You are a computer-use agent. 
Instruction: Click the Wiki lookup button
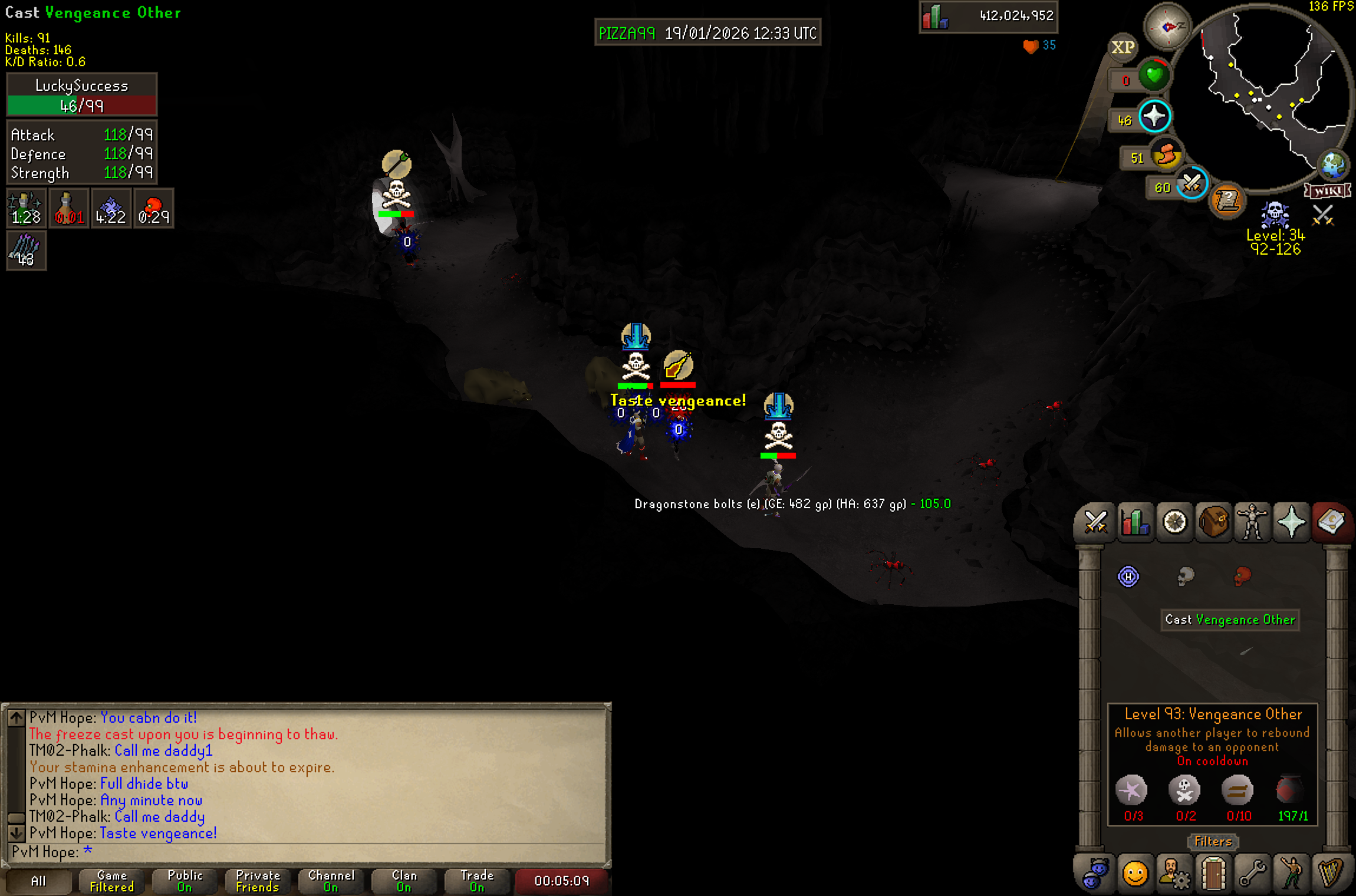1327,191
